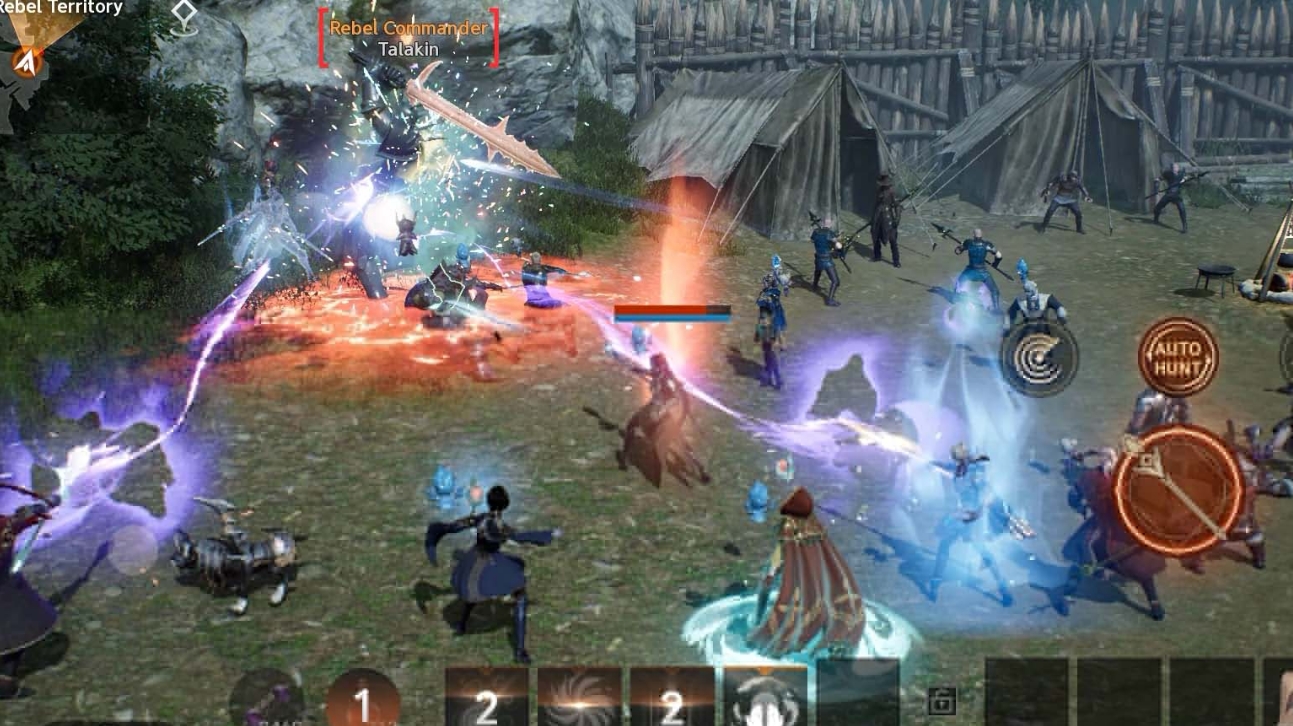Activate the radar scan target button
1293x726 pixels.
click(1040, 359)
